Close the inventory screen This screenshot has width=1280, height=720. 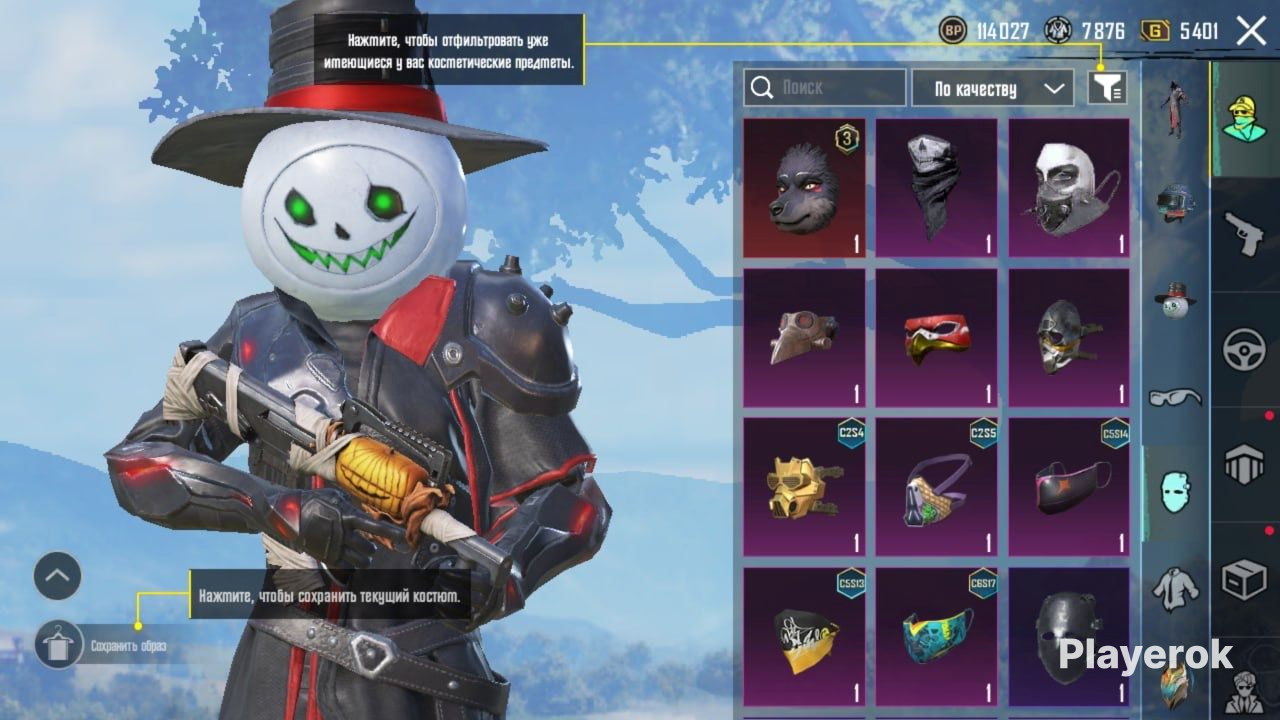click(x=1251, y=31)
